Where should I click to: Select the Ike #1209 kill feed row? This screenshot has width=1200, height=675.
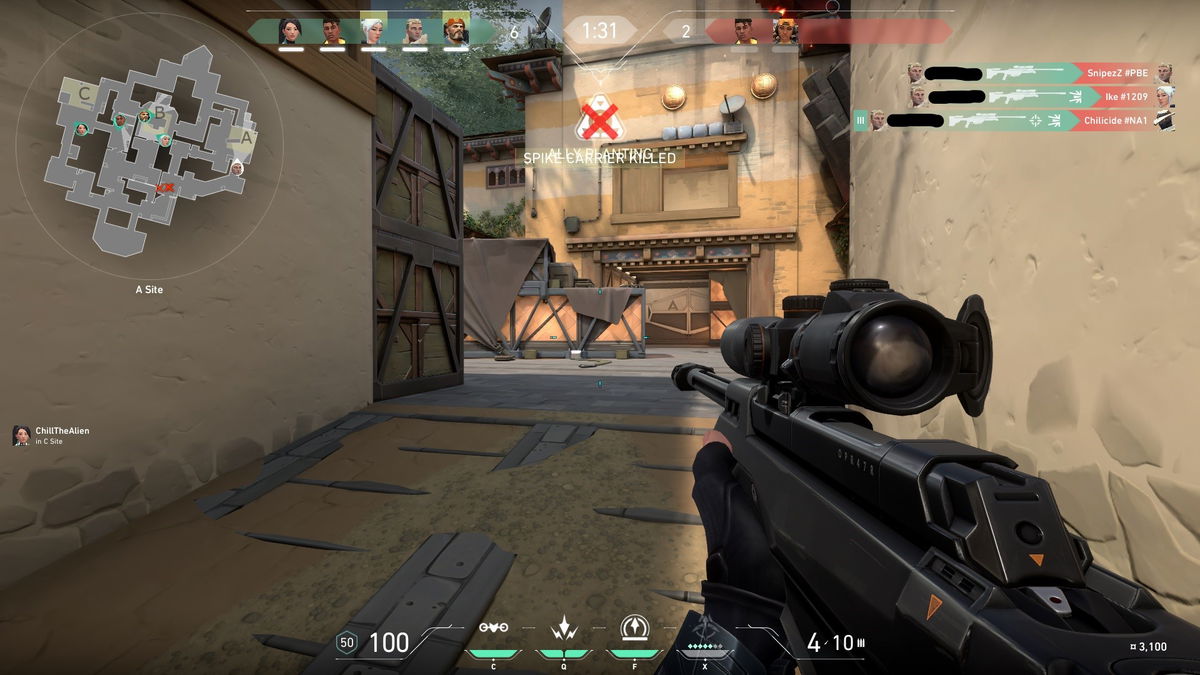1040,96
